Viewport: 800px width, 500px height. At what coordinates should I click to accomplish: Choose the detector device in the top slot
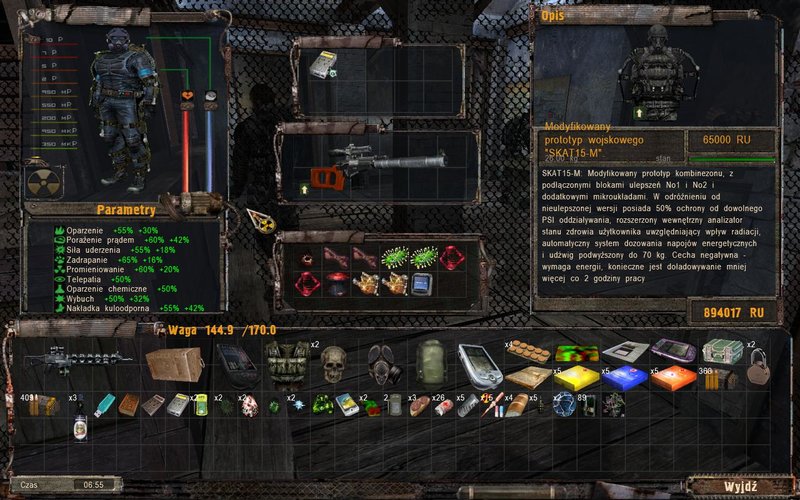tap(323, 63)
